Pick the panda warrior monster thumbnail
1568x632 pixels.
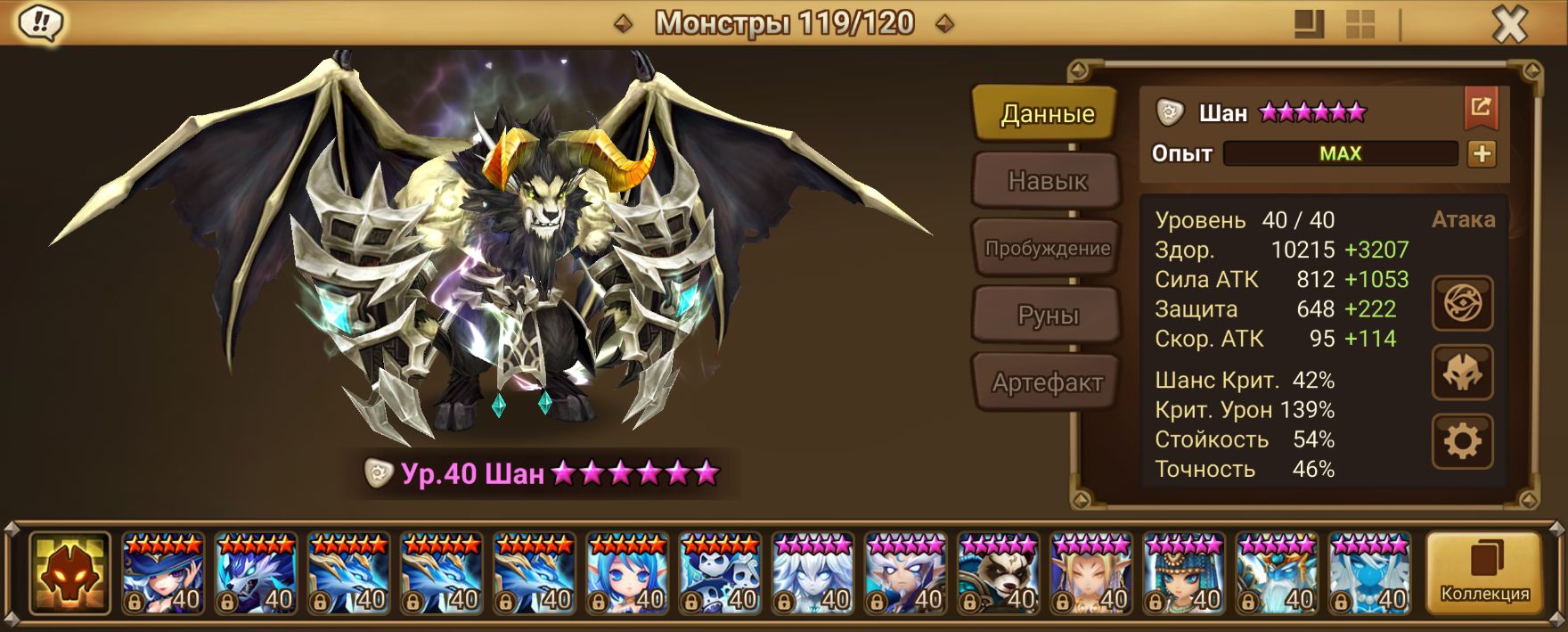(998, 573)
